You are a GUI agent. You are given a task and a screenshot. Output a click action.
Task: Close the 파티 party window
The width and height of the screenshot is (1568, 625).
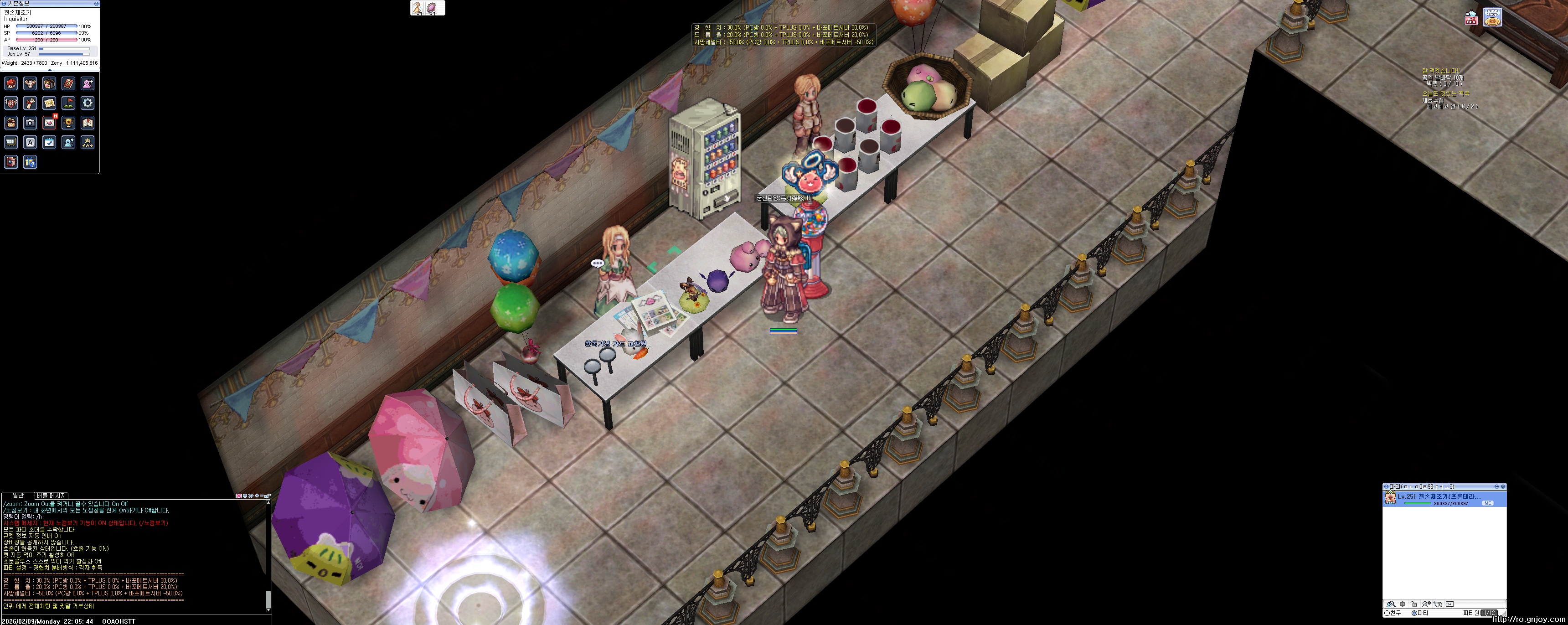tap(1503, 486)
